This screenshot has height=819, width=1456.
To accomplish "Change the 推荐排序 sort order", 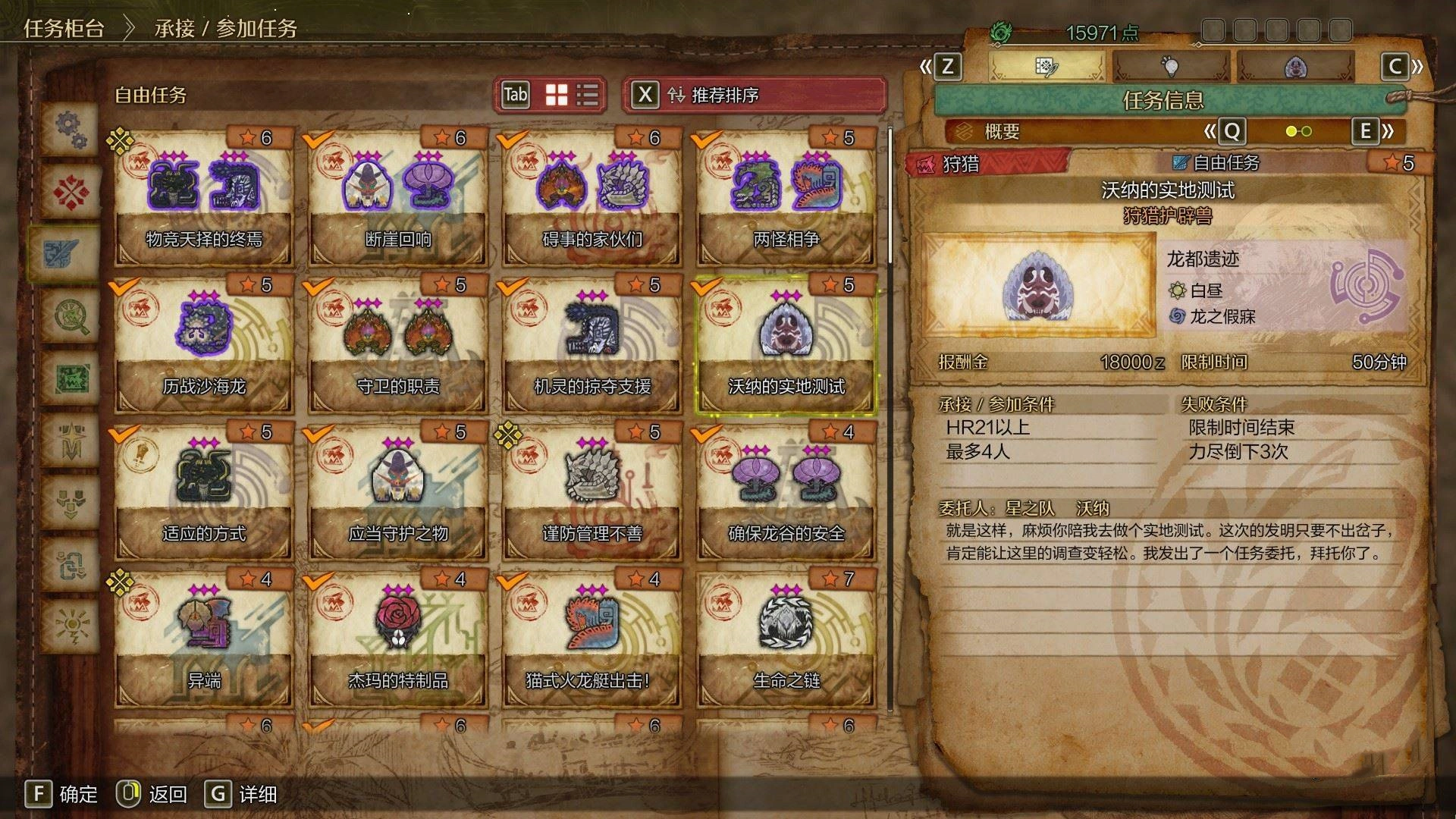I will [x=754, y=95].
